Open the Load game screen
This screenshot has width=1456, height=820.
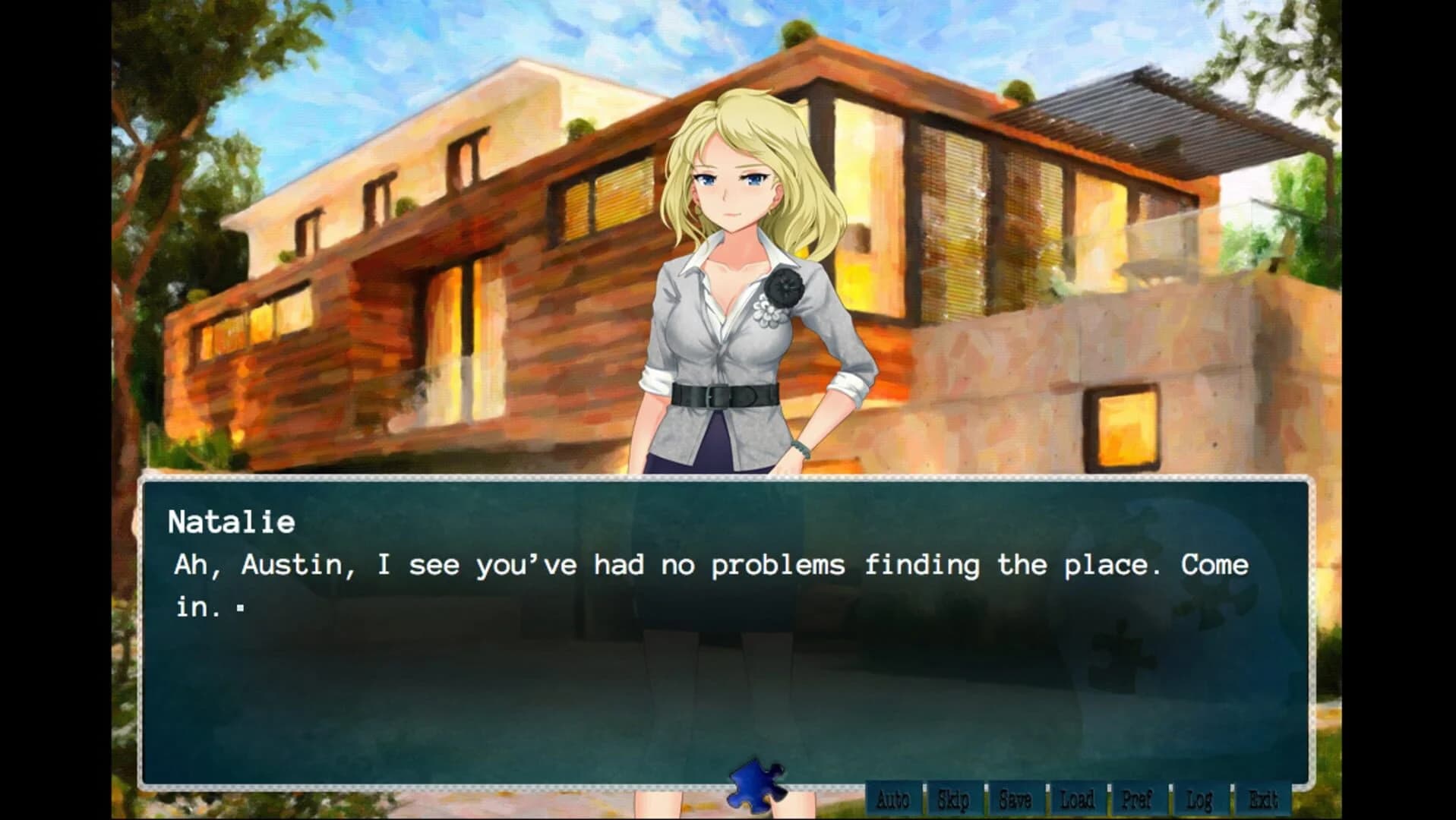[1076, 799]
